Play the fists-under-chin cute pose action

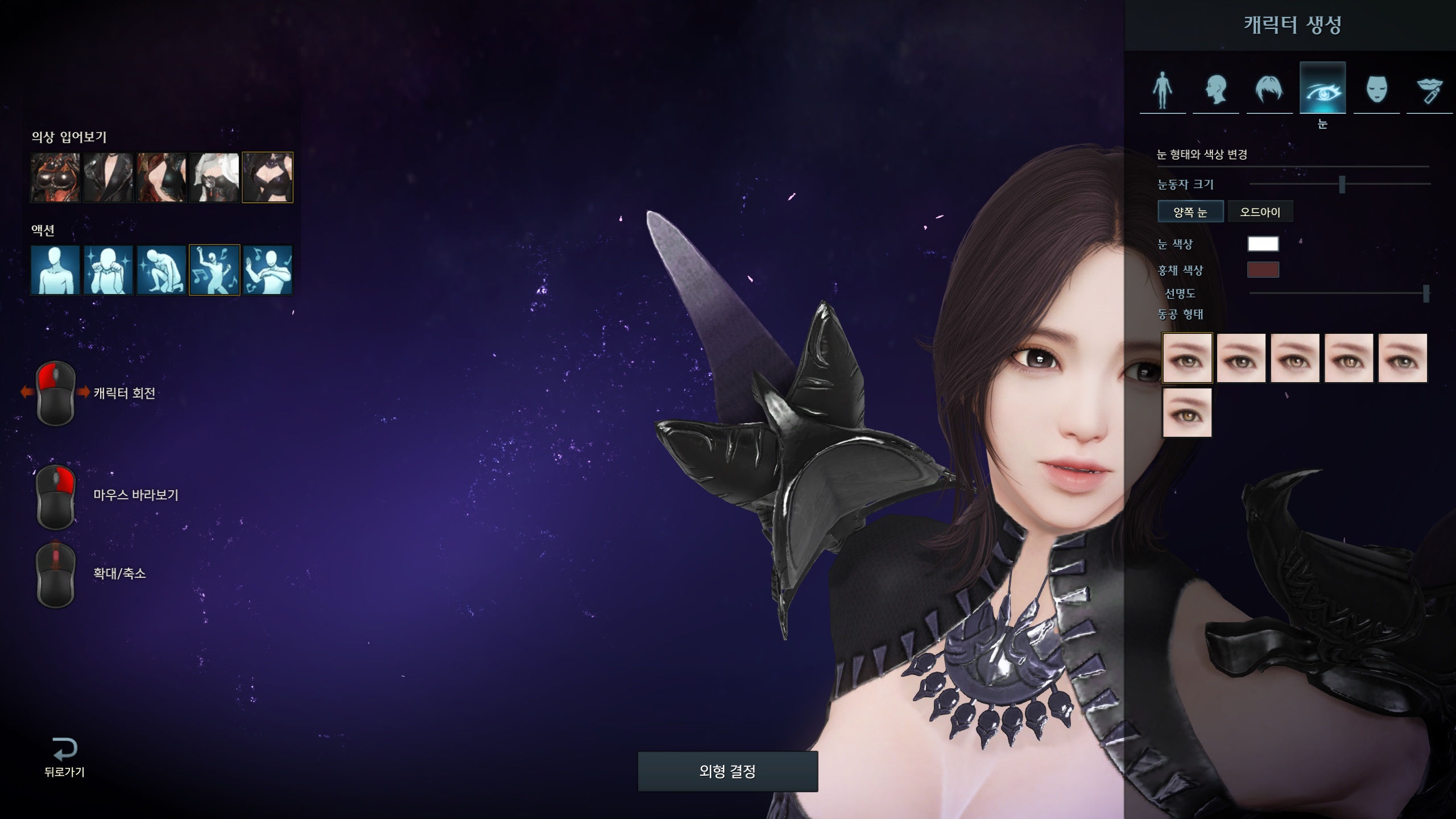click(x=108, y=270)
